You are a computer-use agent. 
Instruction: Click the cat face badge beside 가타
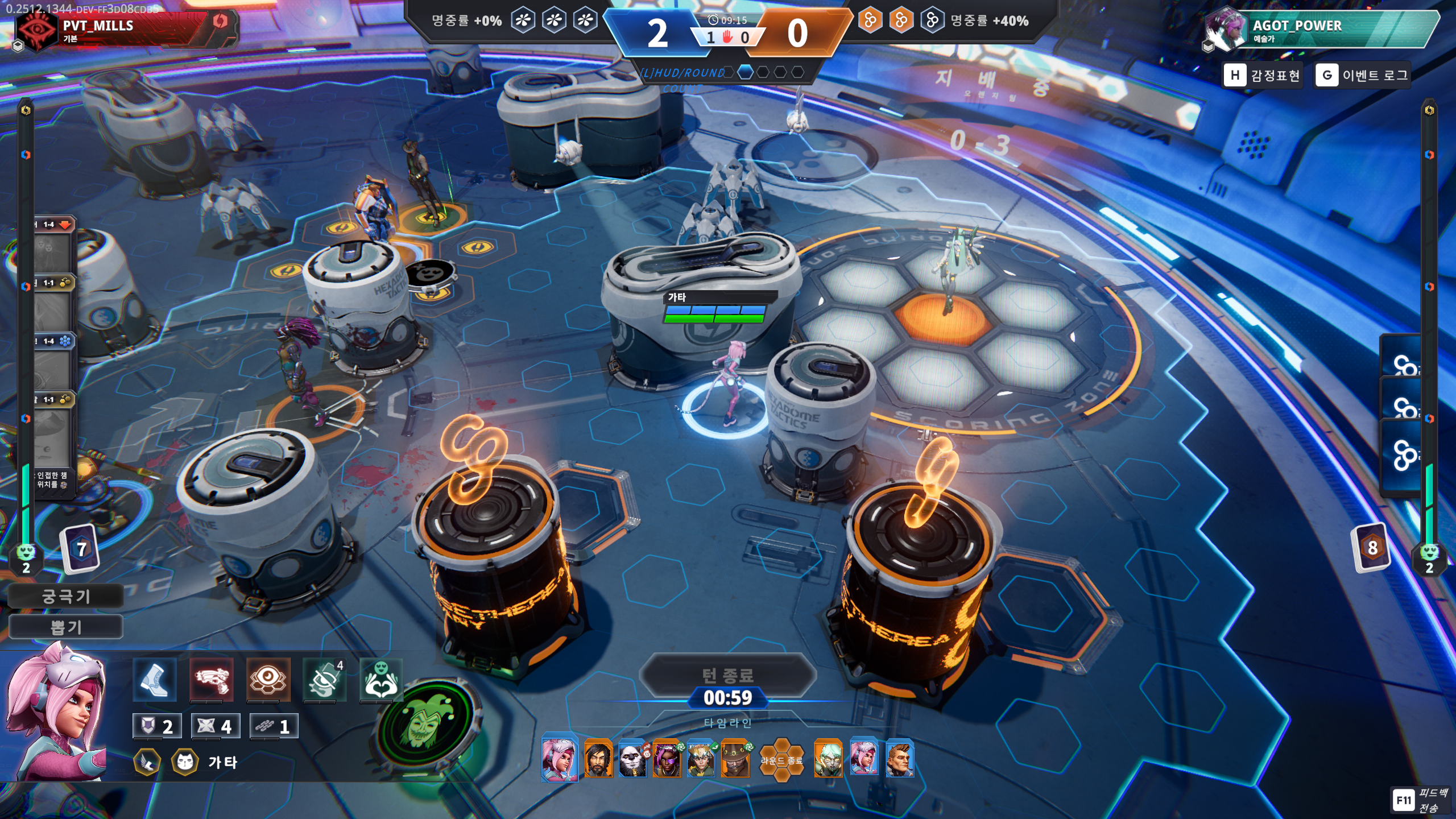click(185, 762)
